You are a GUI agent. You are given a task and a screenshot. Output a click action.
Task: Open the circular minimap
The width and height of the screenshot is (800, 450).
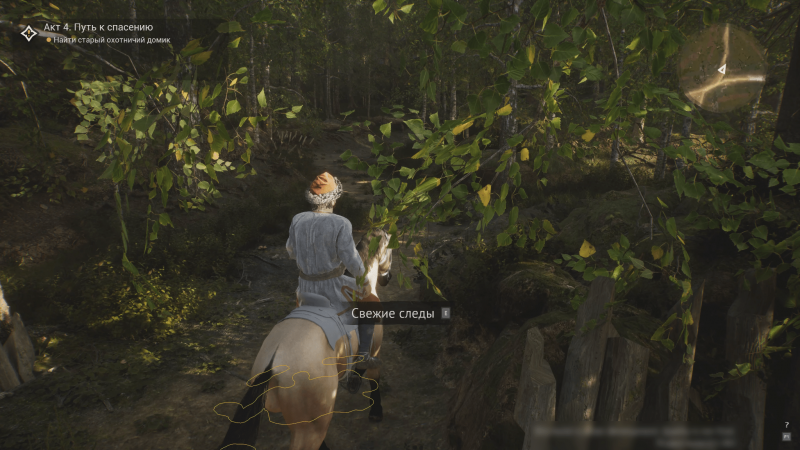click(721, 68)
